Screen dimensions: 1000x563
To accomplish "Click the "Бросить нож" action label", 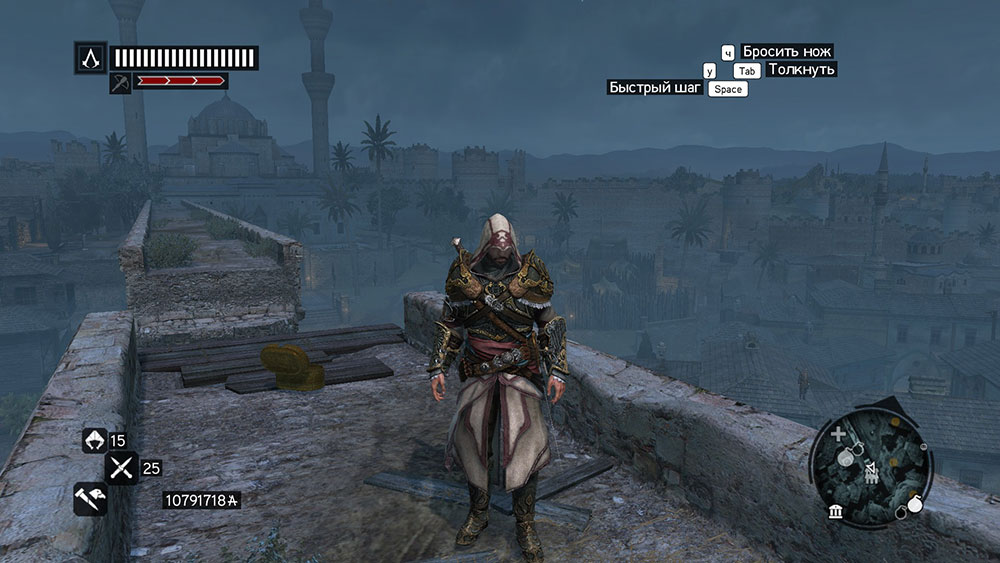I will (788, 52).
